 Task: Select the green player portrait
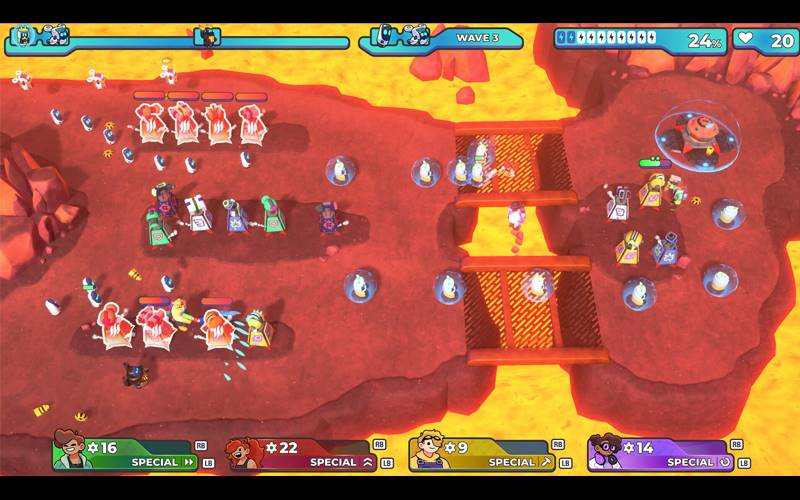73,453
